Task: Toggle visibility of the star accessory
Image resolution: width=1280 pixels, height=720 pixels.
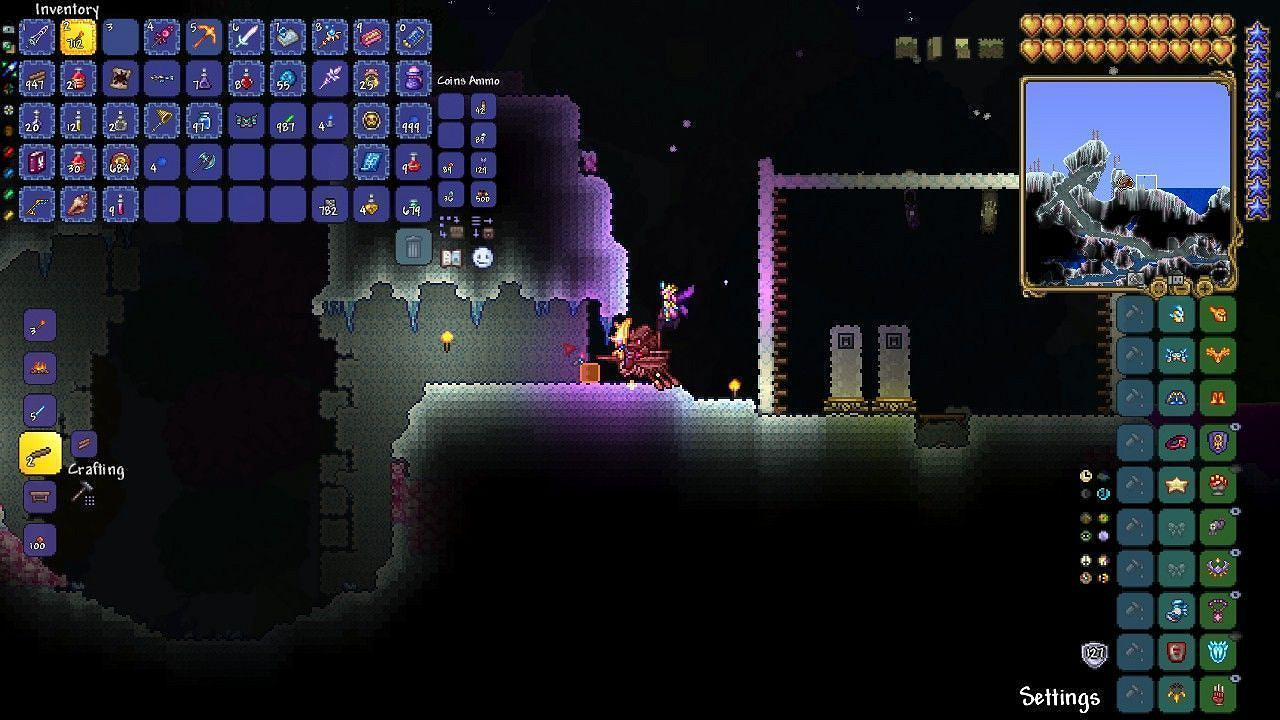Action: 1233,468
